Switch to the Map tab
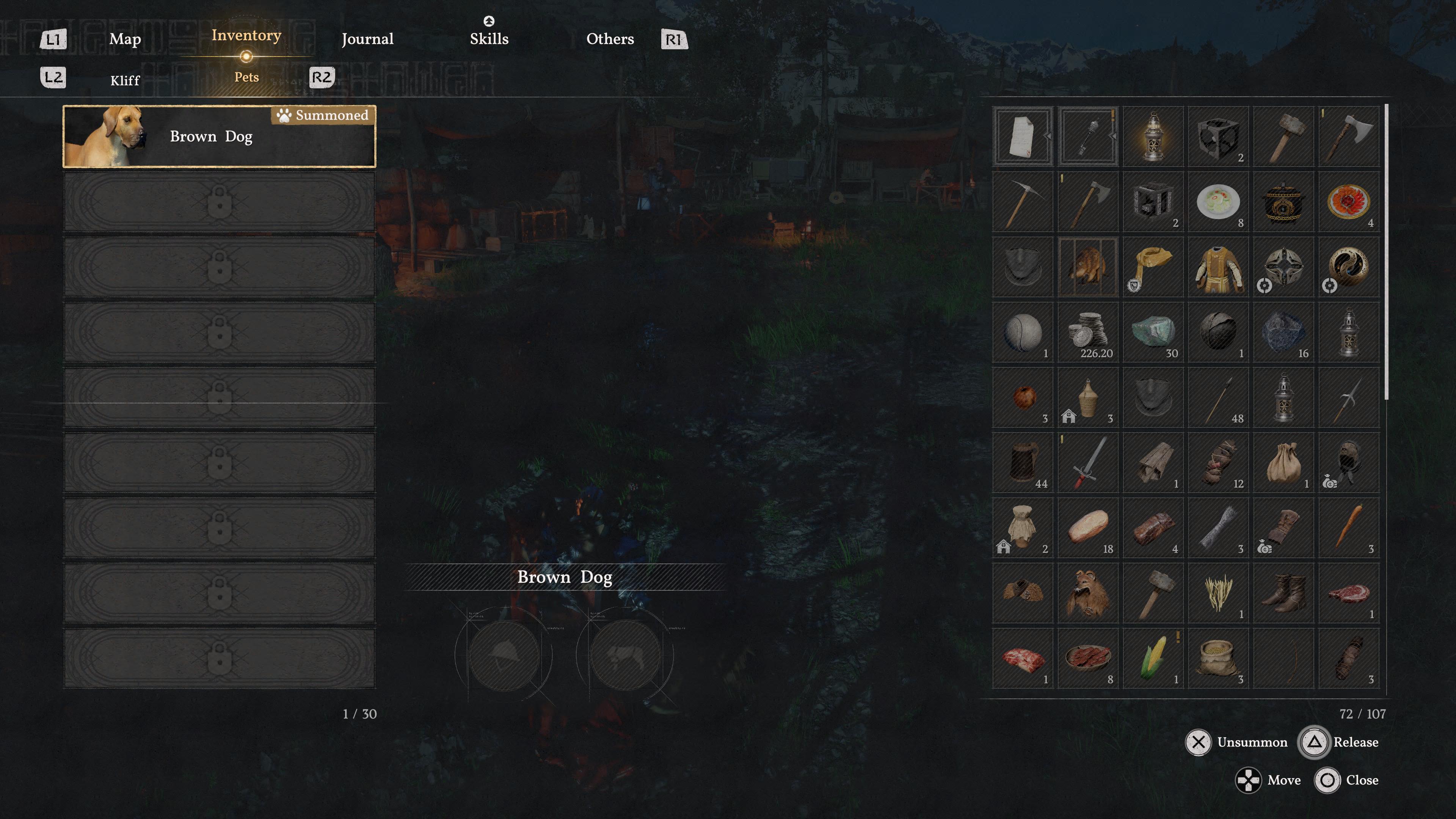 pyautogui.click(x=125, y=39)
